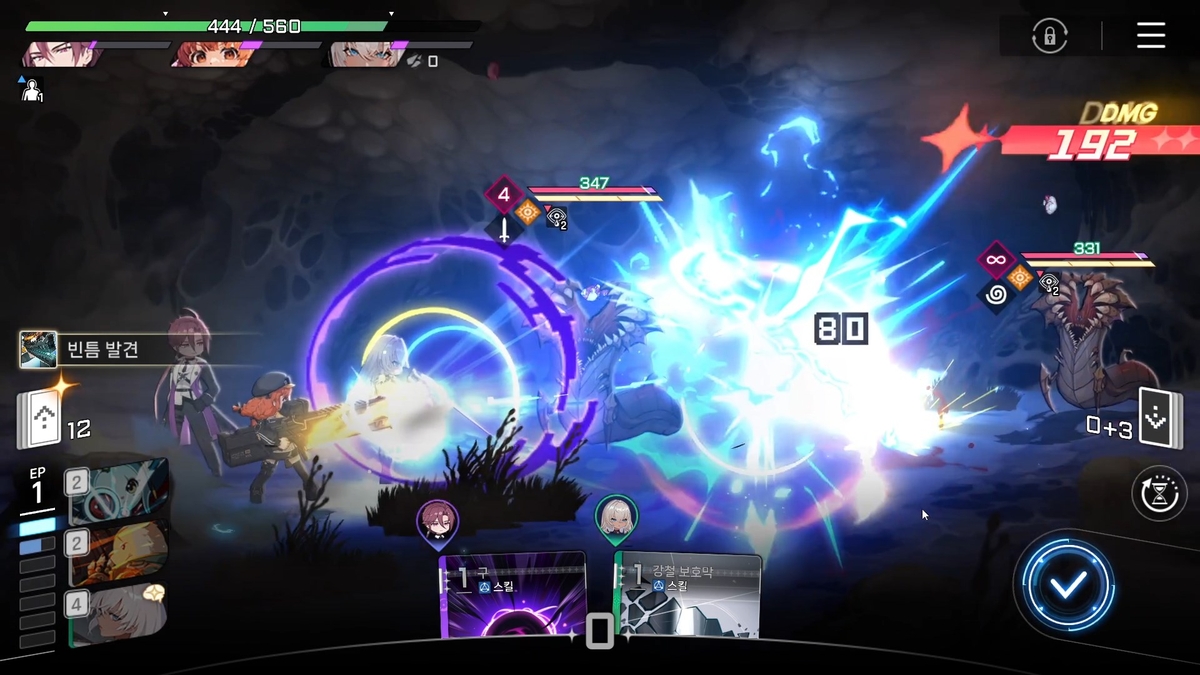The width and height of the screenshot is (1200, 675).
Task: Select the blue-haired character ego skill card
Action: point(115,492)
